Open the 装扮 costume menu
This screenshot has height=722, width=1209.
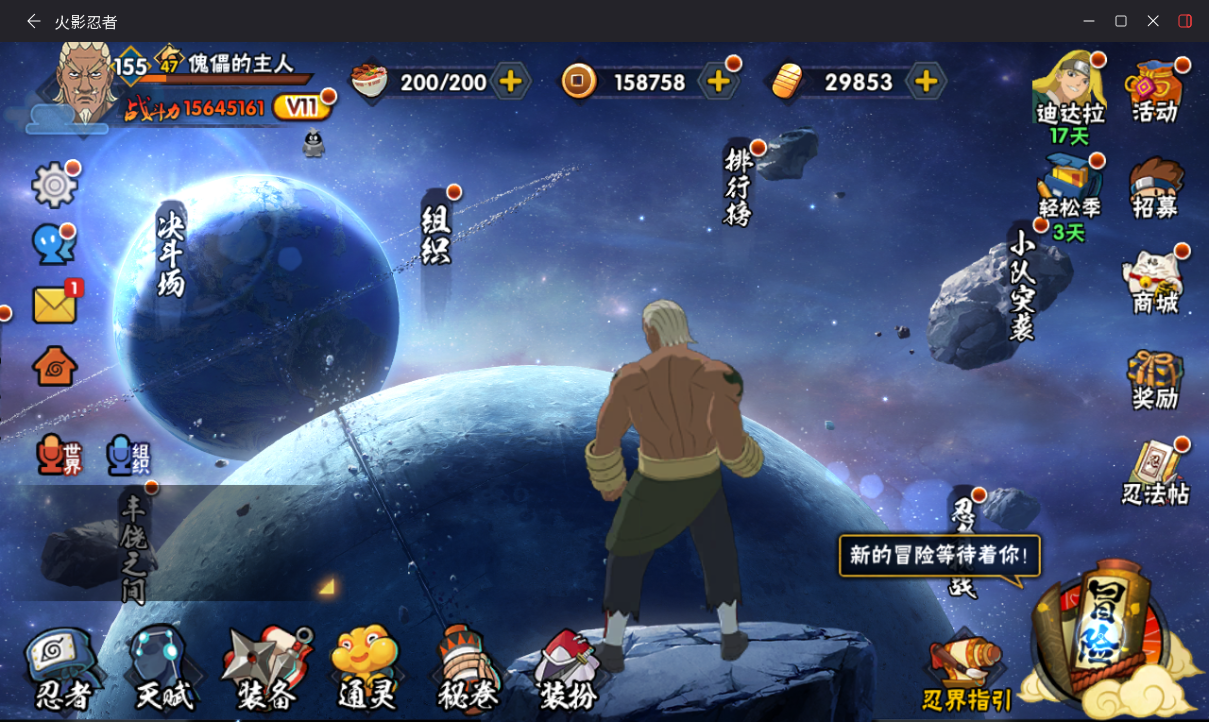point(567,669)
